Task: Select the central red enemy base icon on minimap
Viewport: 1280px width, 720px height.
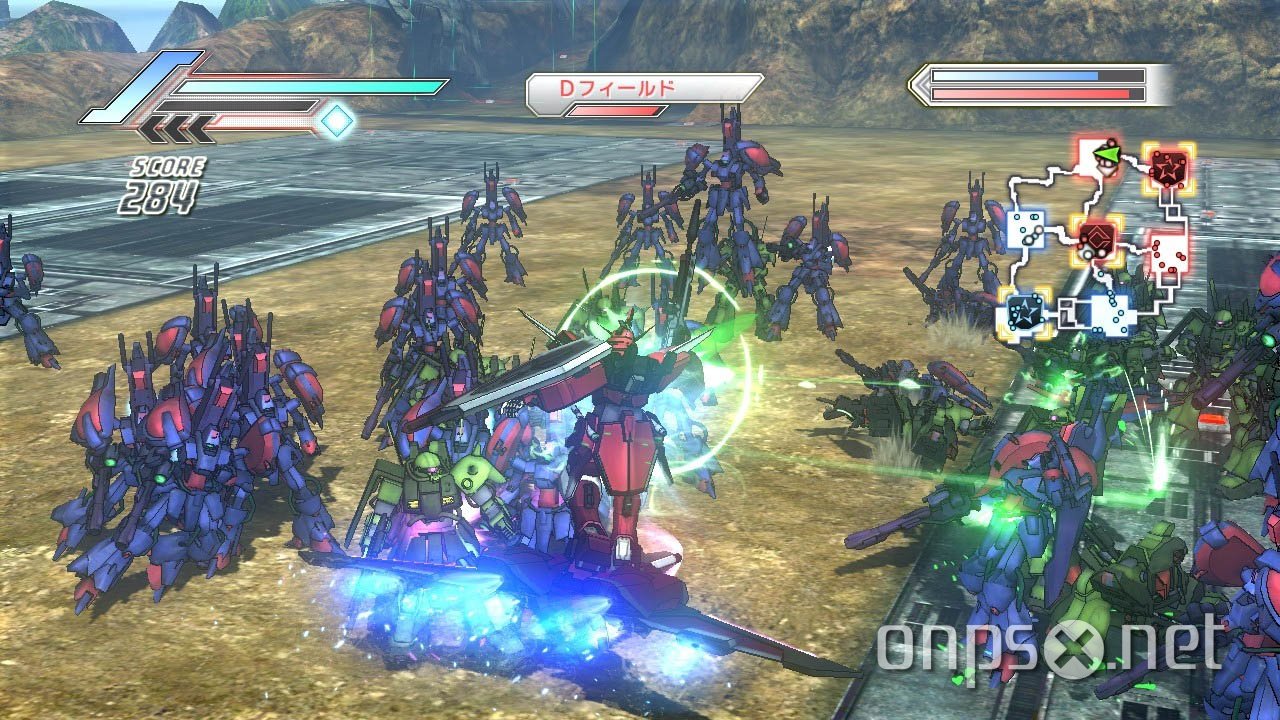Action: pos(1097,243)
